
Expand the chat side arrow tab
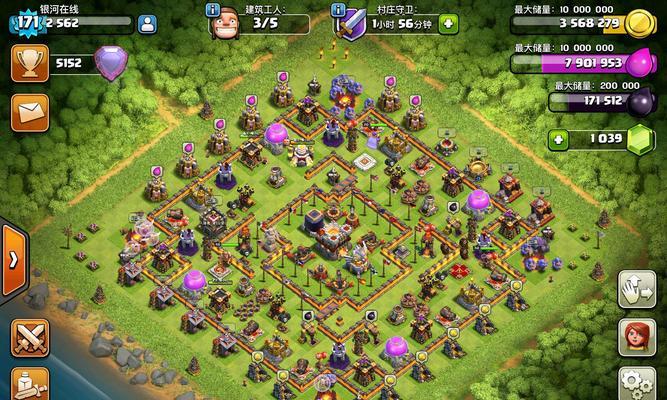coord(12,260)
